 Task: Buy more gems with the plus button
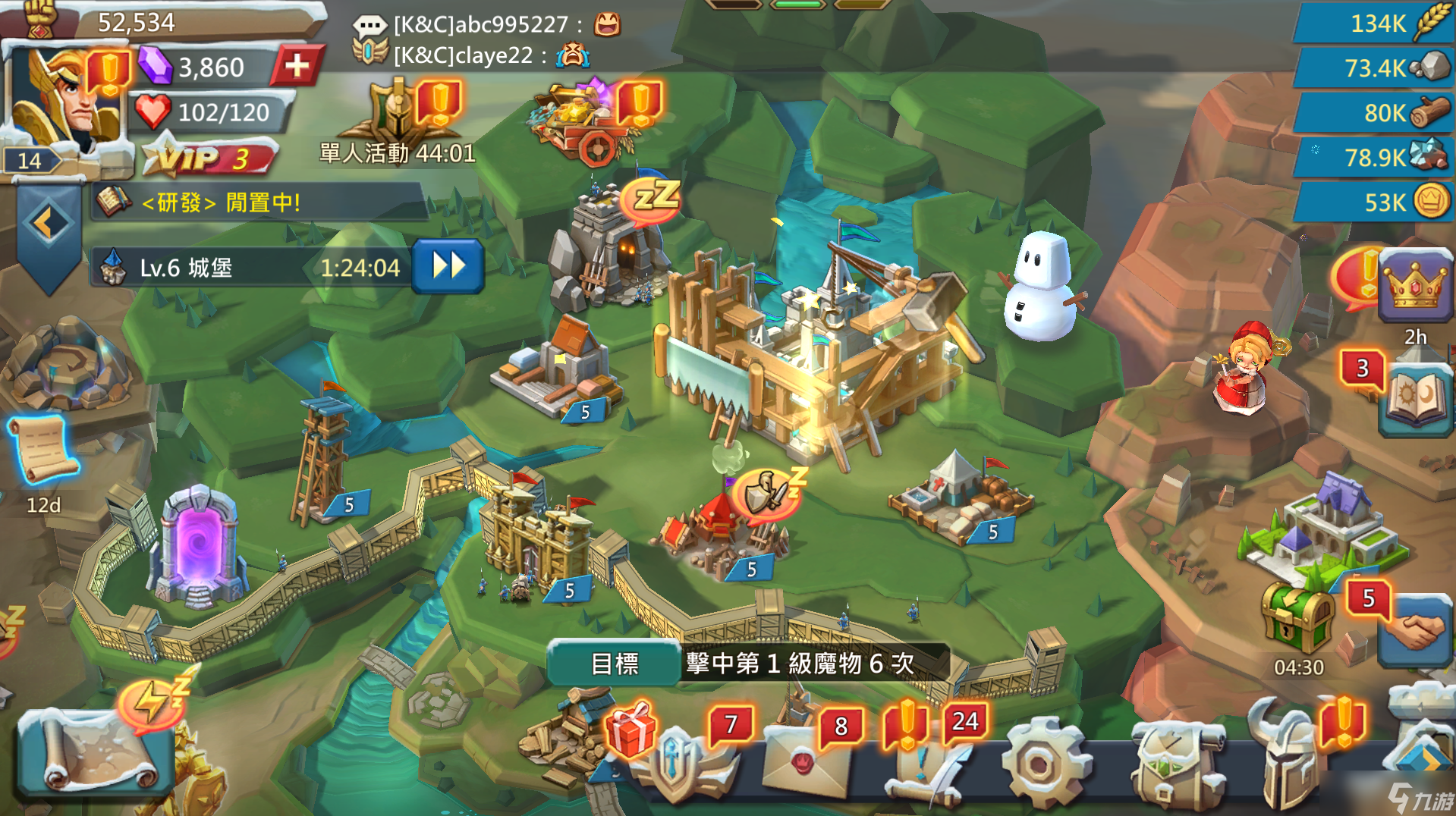297,67
